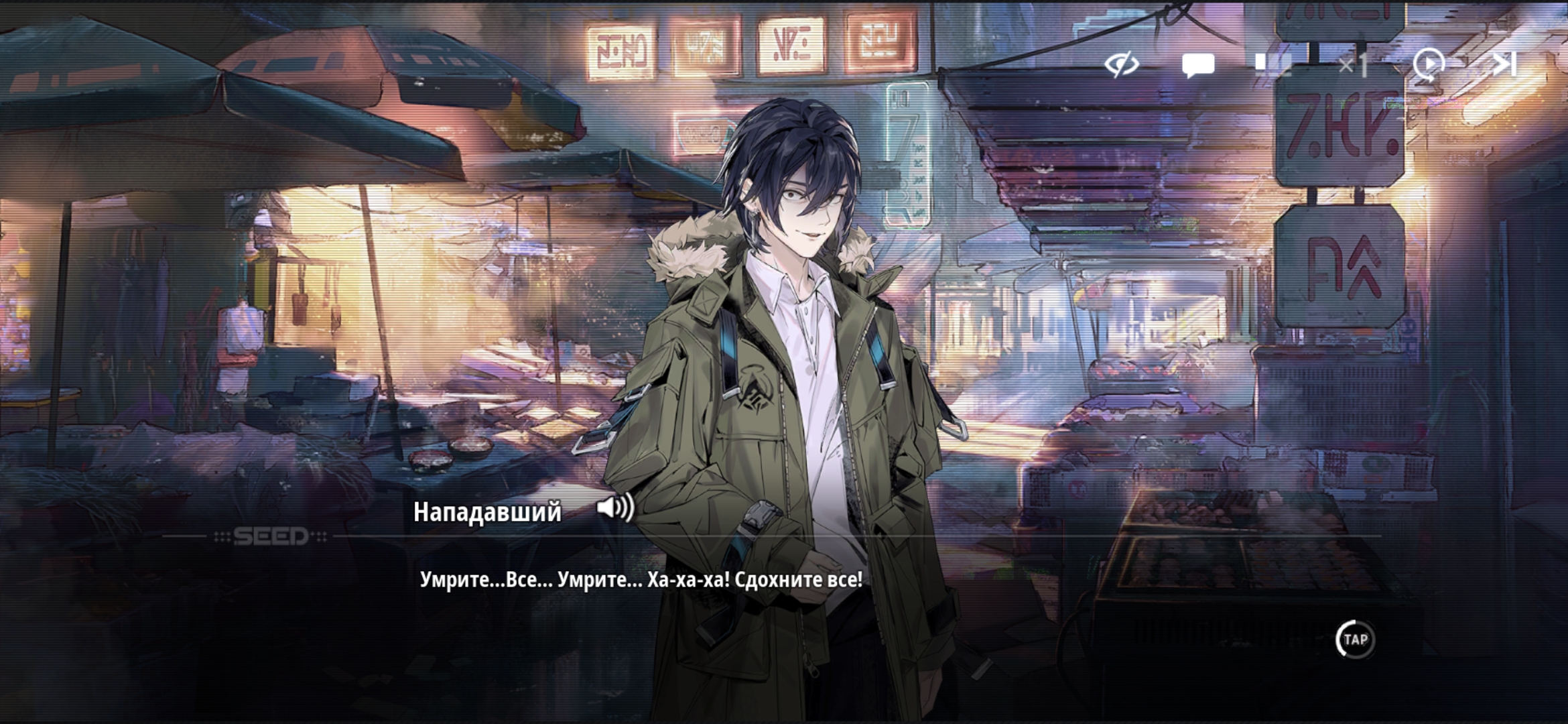Hide the dialogue interface with the eye icon
Viewport: 1568px width, 724px height.
point(1122,65)
